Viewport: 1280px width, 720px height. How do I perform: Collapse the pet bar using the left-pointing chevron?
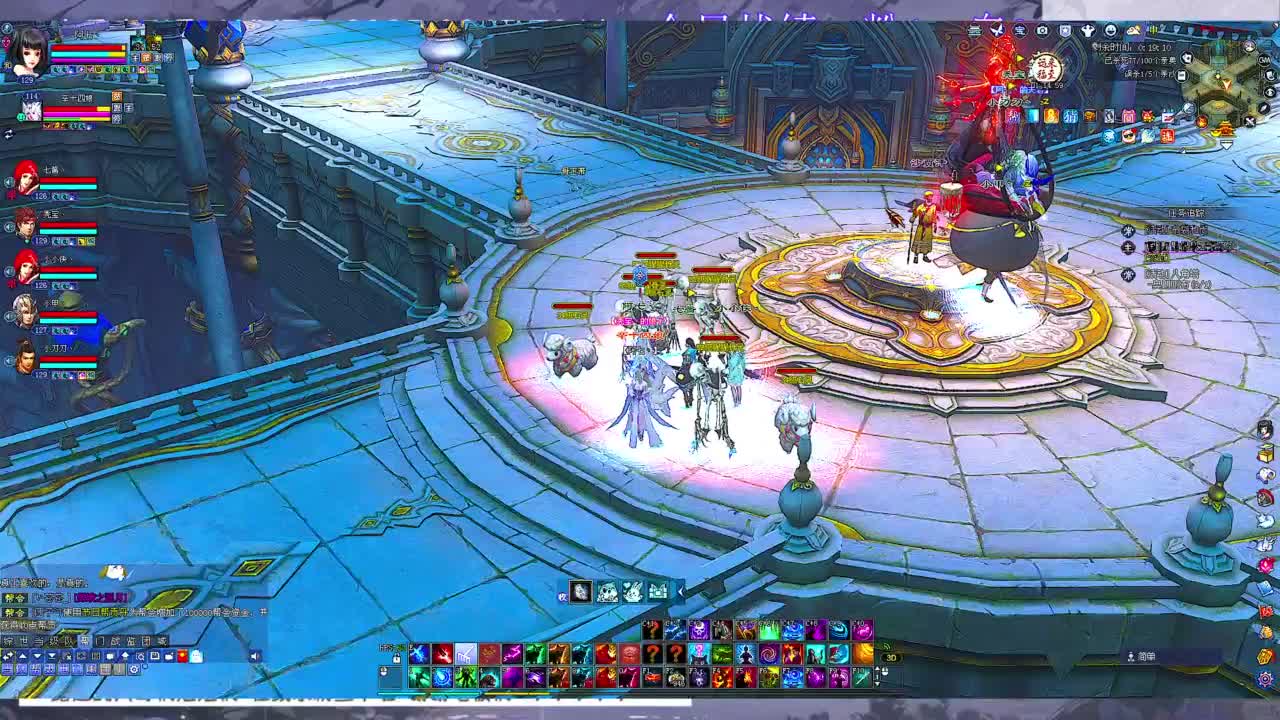point(681,591)
